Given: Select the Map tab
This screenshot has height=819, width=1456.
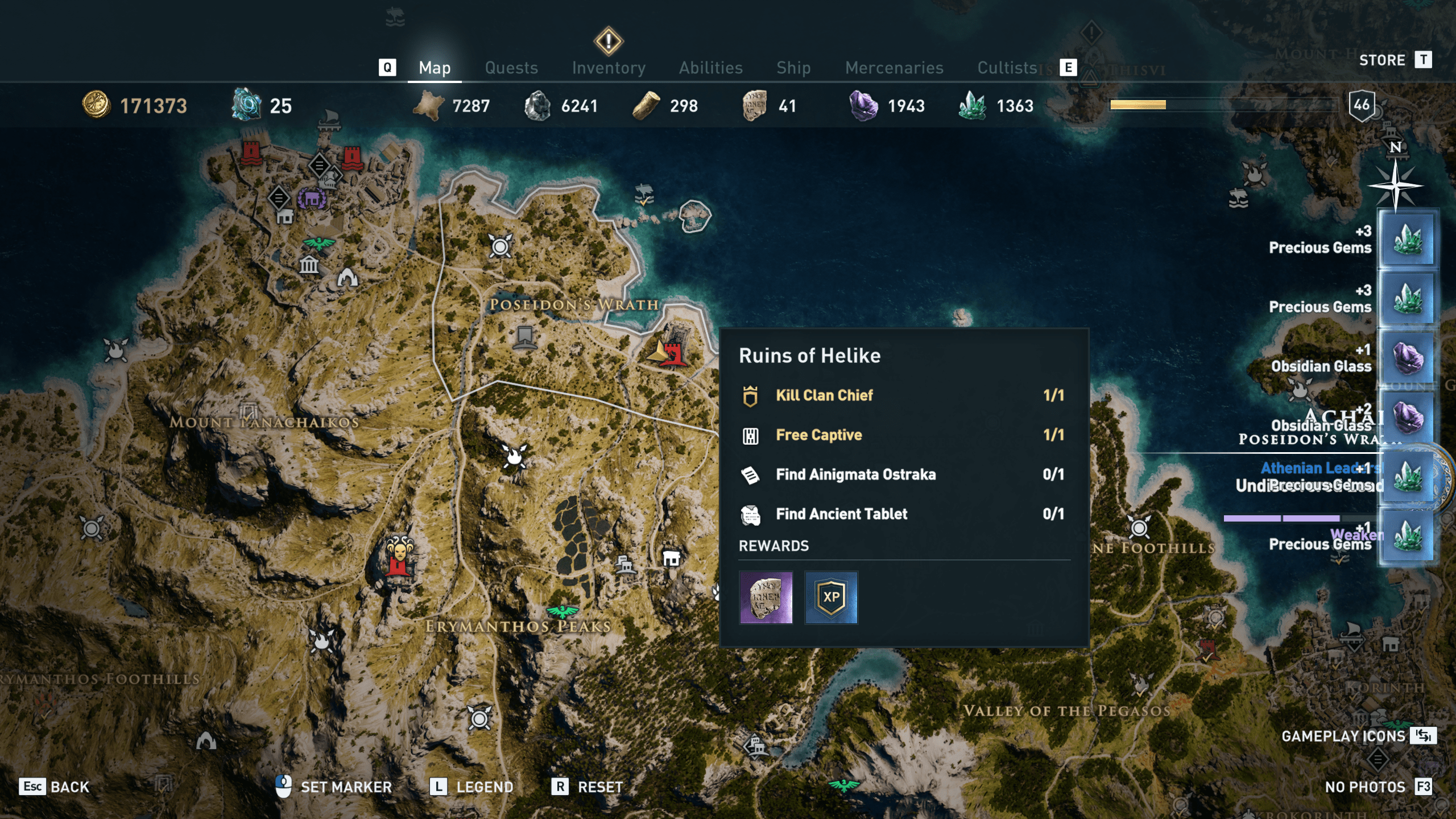Looking at the screenshot, I should pyautogui.click(x=435, y=68).
